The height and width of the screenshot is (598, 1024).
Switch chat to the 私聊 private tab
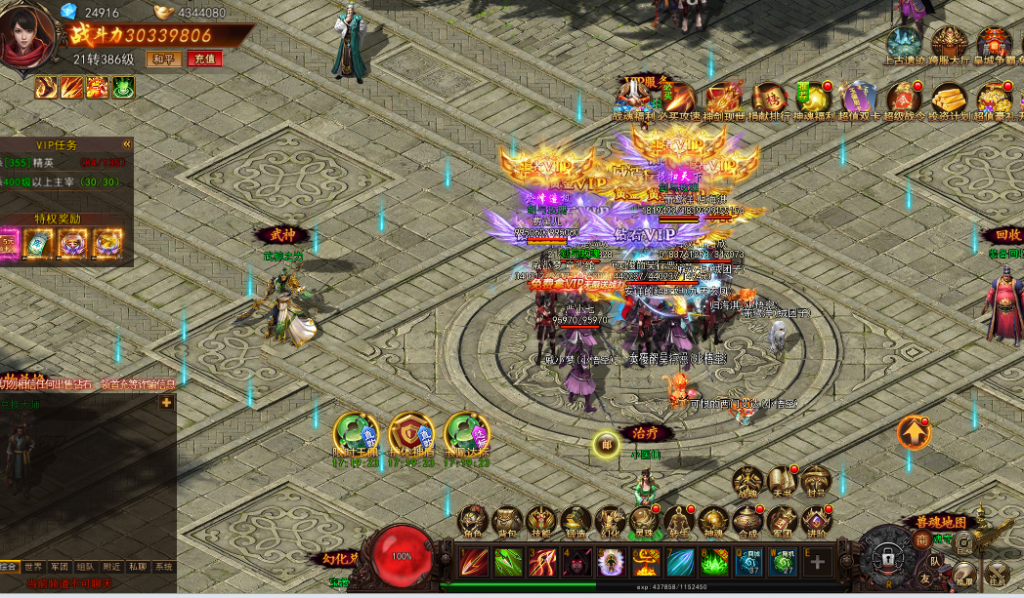click(x=138, y=566)
